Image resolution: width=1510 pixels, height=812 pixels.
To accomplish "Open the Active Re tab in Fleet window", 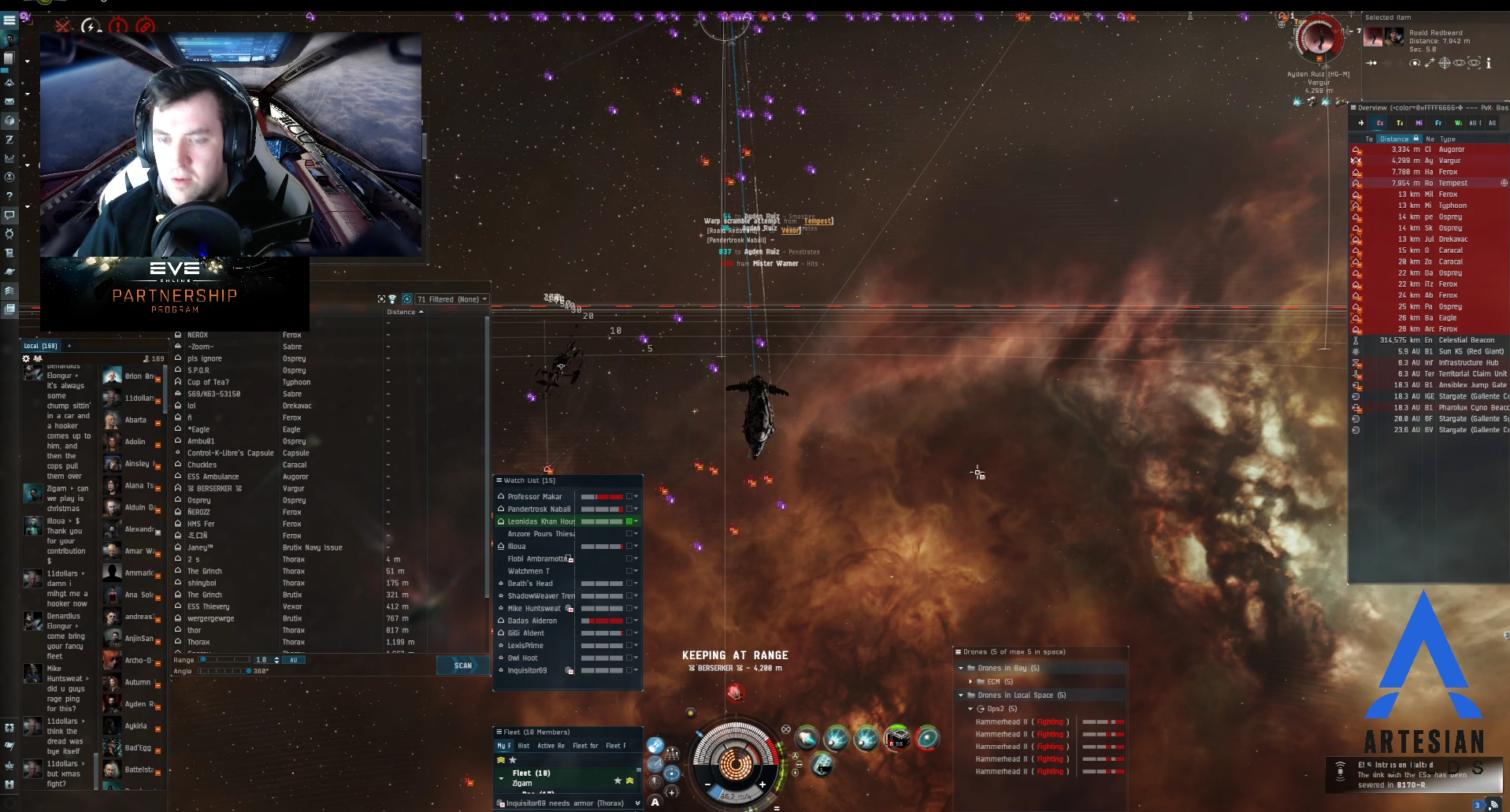I will tap(551, 746).
